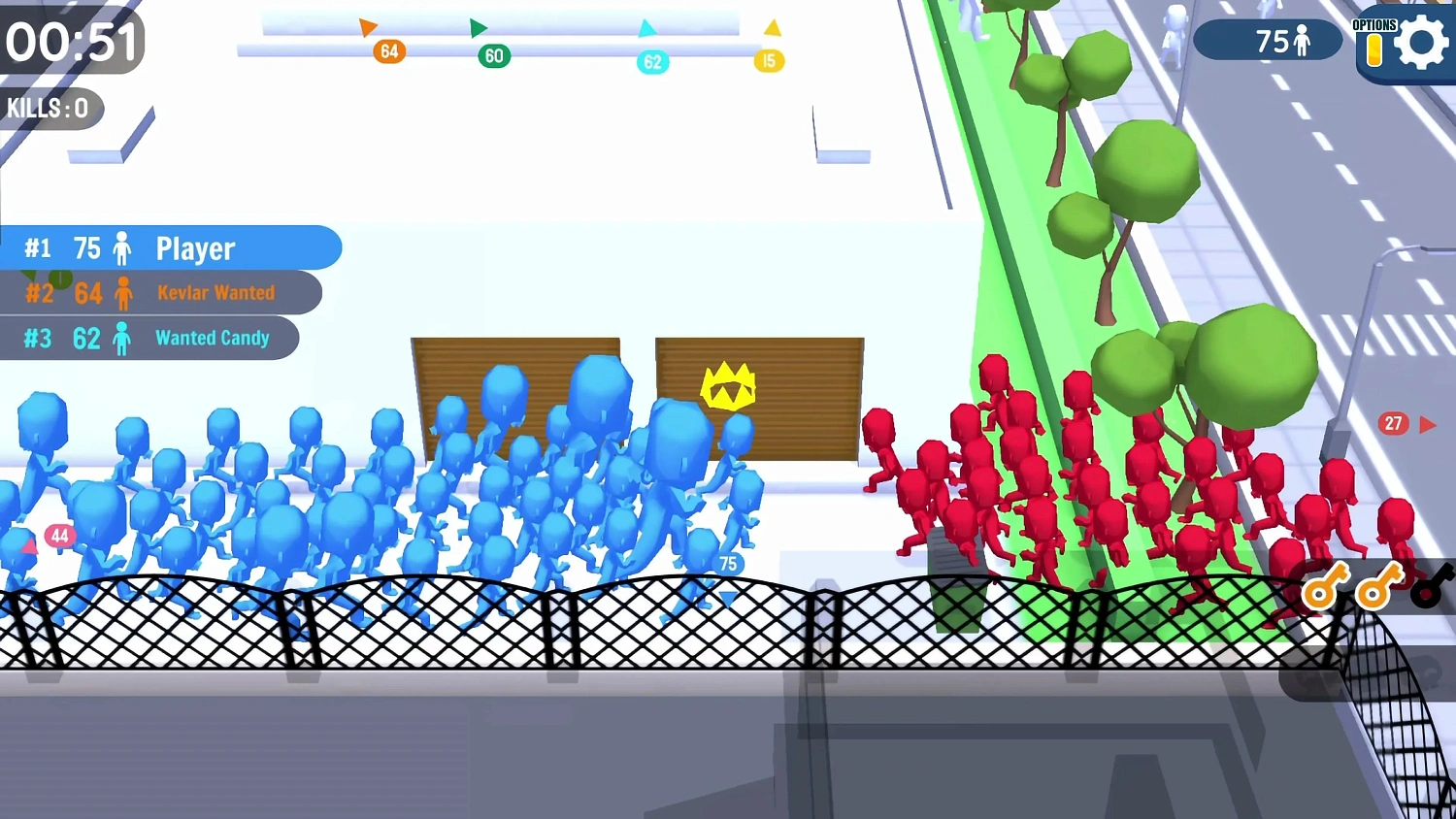Expand the Kevlar Wanted leaderboard row

pos(161,293)
